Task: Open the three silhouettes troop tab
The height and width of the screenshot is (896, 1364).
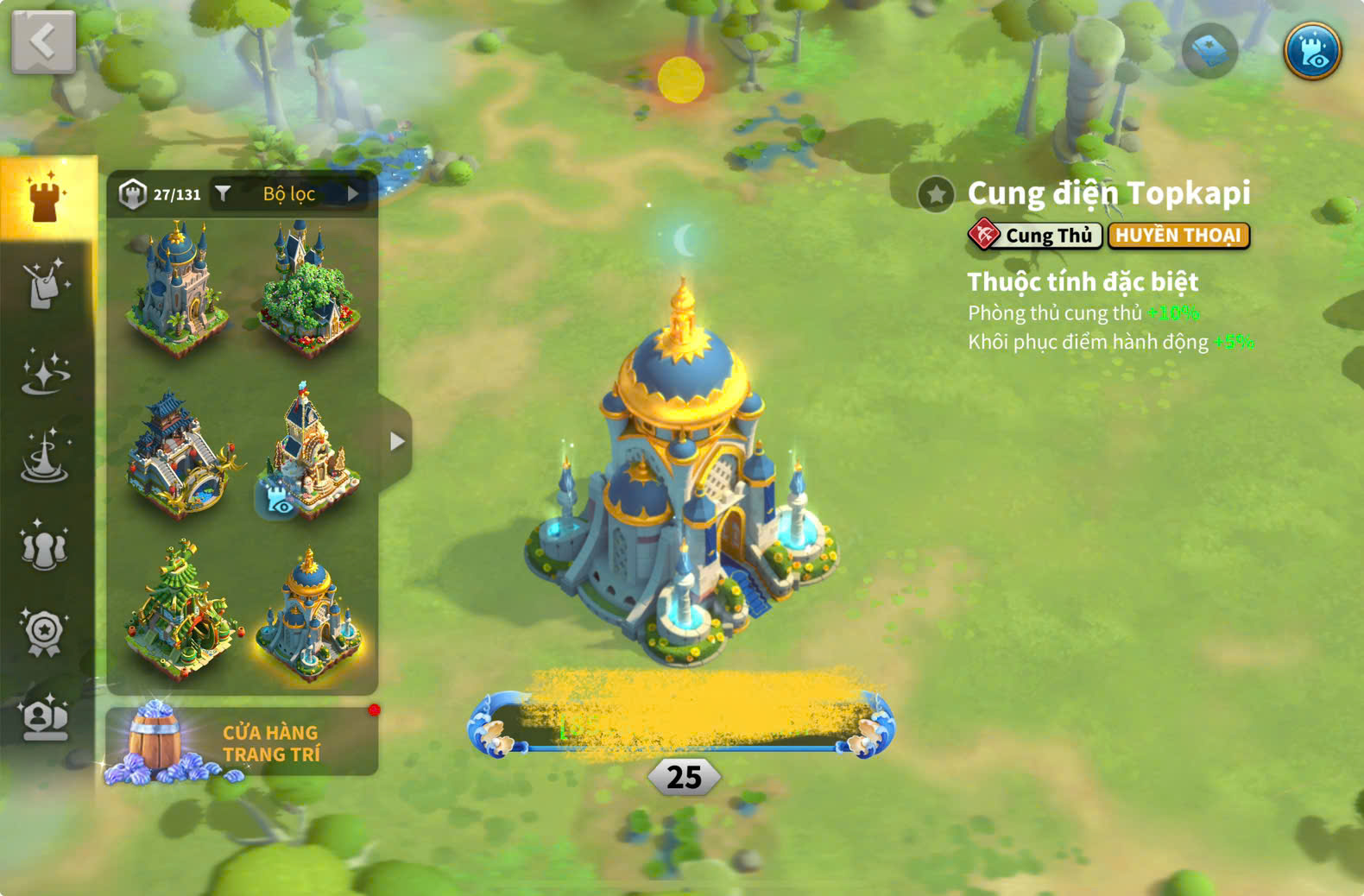Action: pos(45,546)
